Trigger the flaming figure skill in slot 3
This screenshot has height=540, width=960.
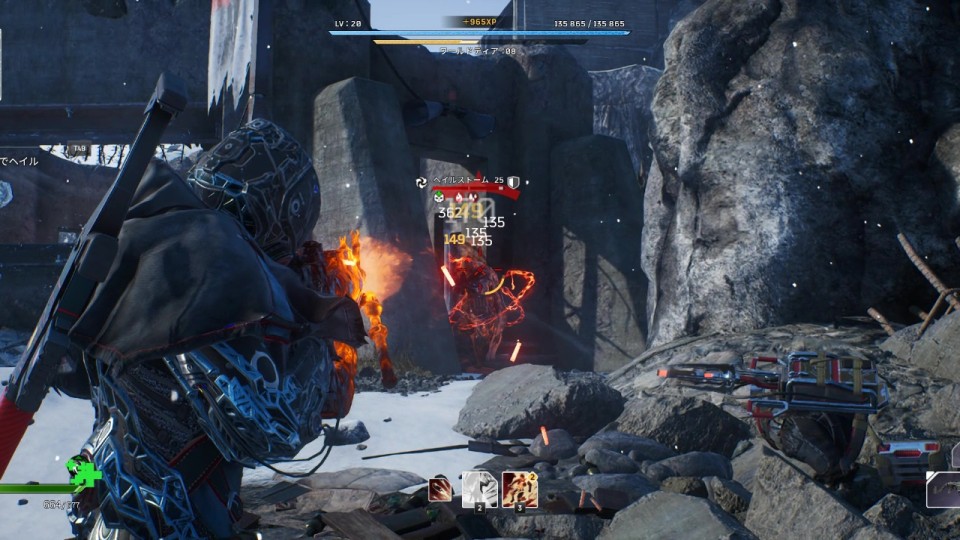tap(519, 489)
